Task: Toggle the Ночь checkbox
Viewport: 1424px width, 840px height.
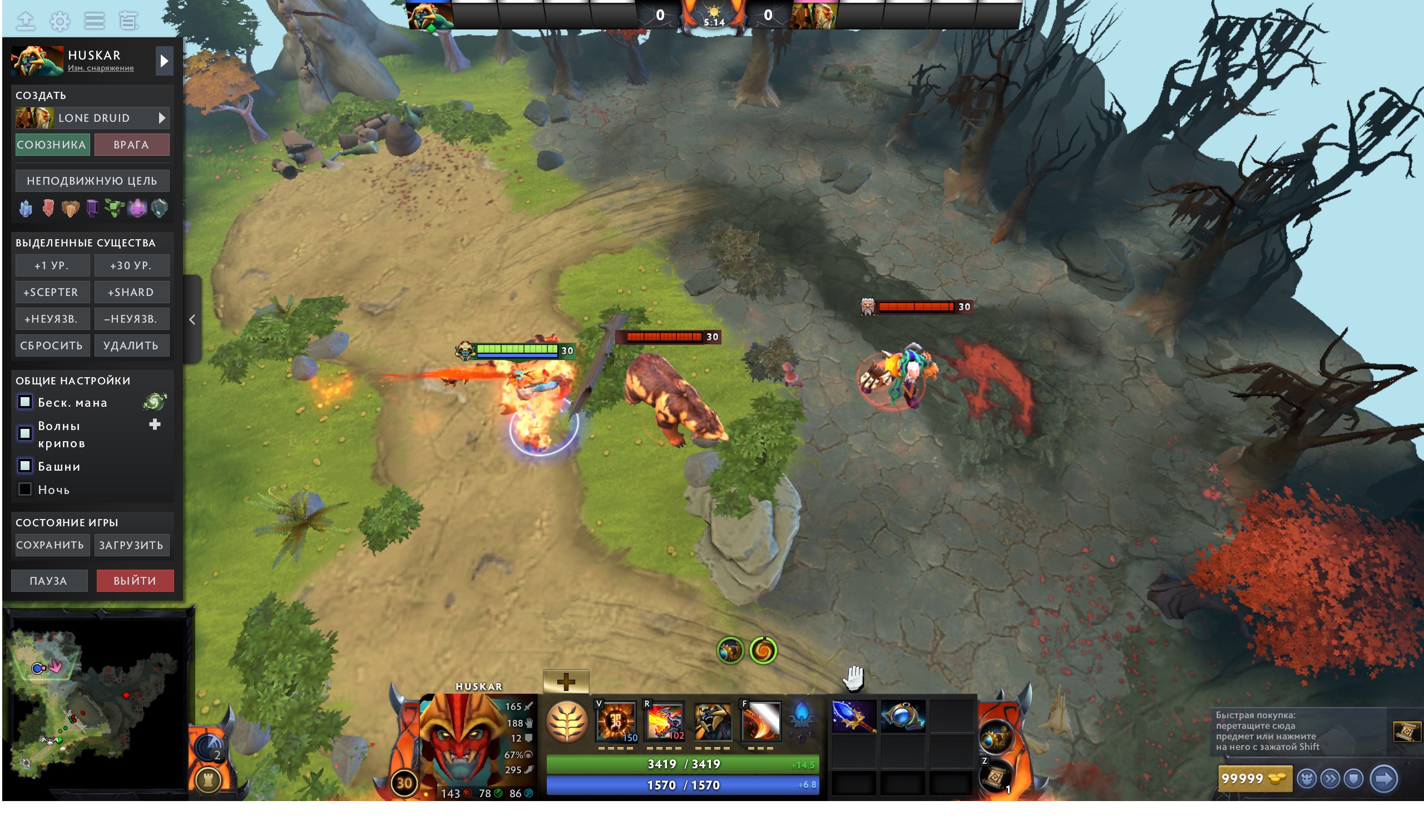Action: point(26,489)
